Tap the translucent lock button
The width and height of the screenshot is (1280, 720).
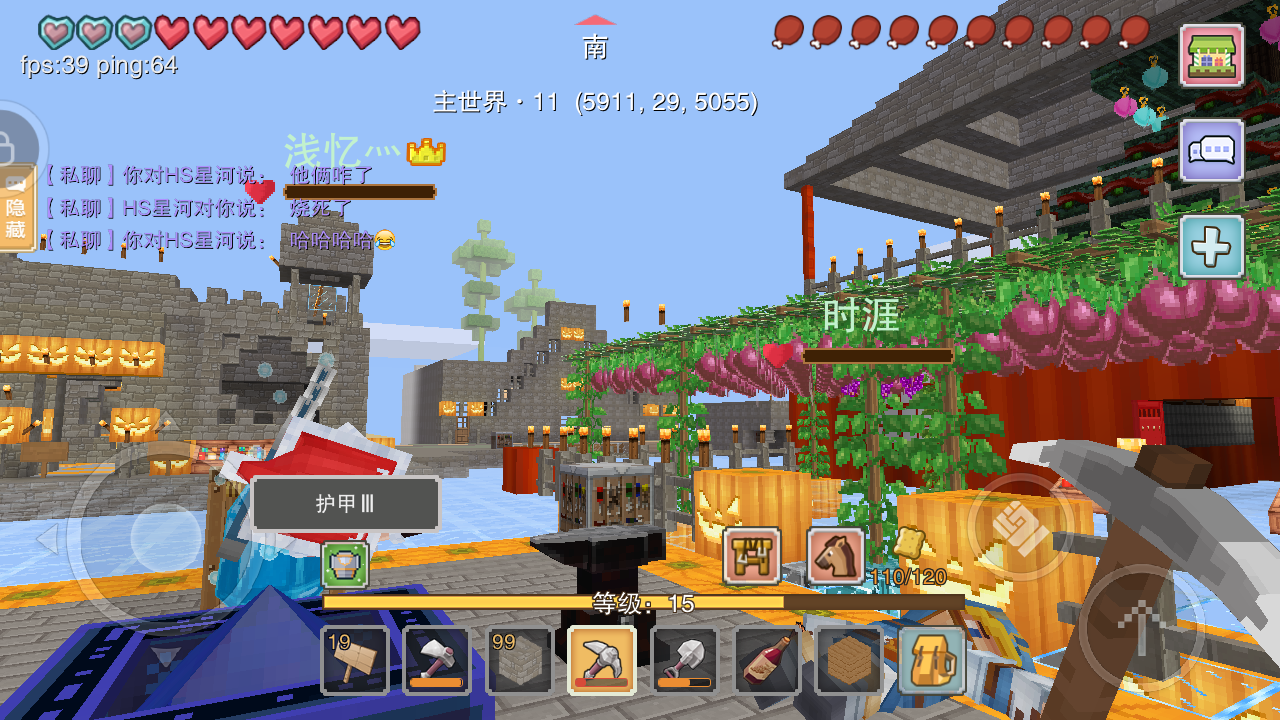tap(12, 142)
